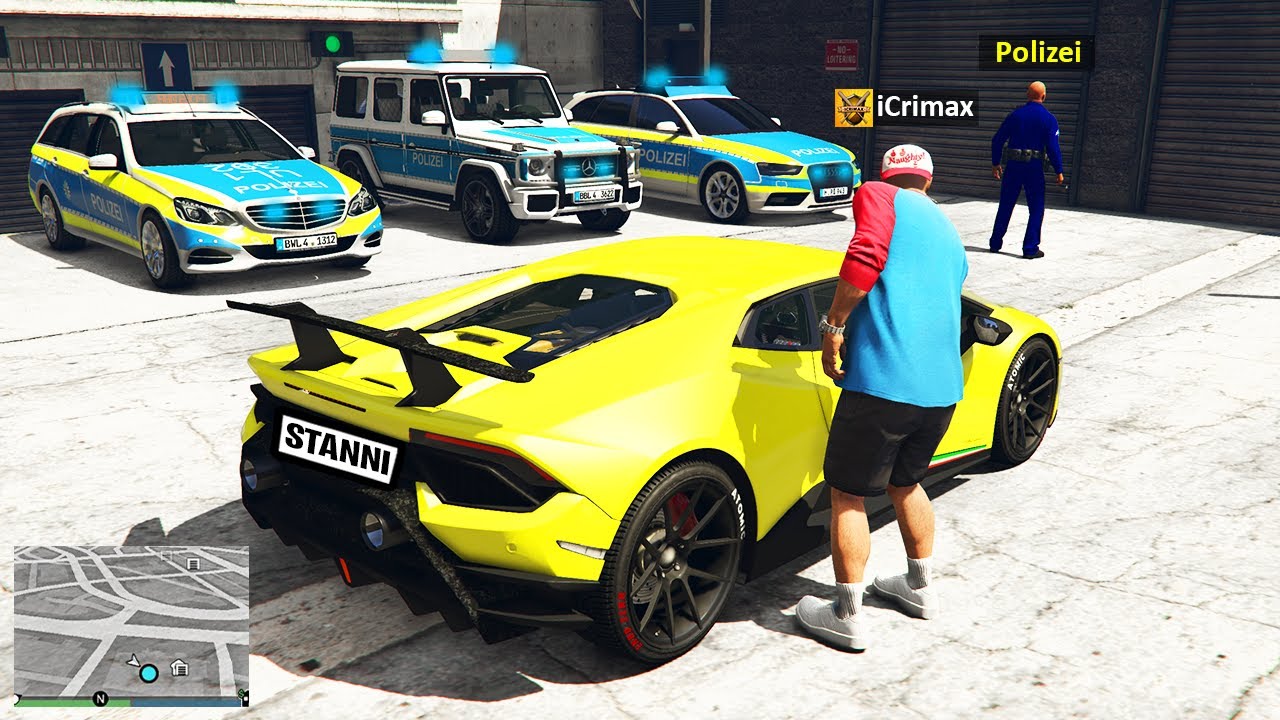Select the garage icon near the player blip
The width and height of the screenshot is (1280, 720).
[x=179, y=667]
